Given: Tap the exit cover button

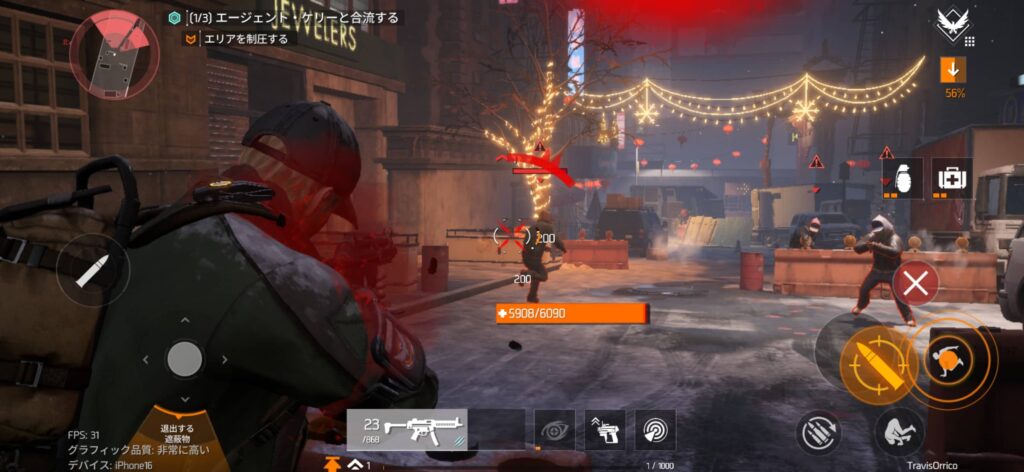Looking at the screenshot, I should point(178,432).
